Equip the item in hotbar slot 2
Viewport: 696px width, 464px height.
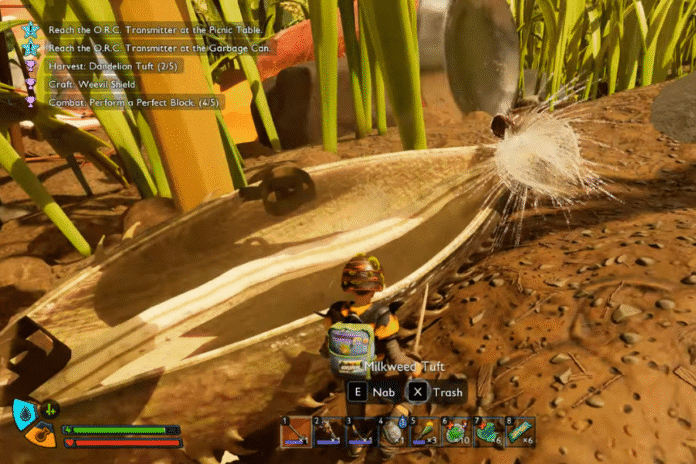(x=329, y=431)
